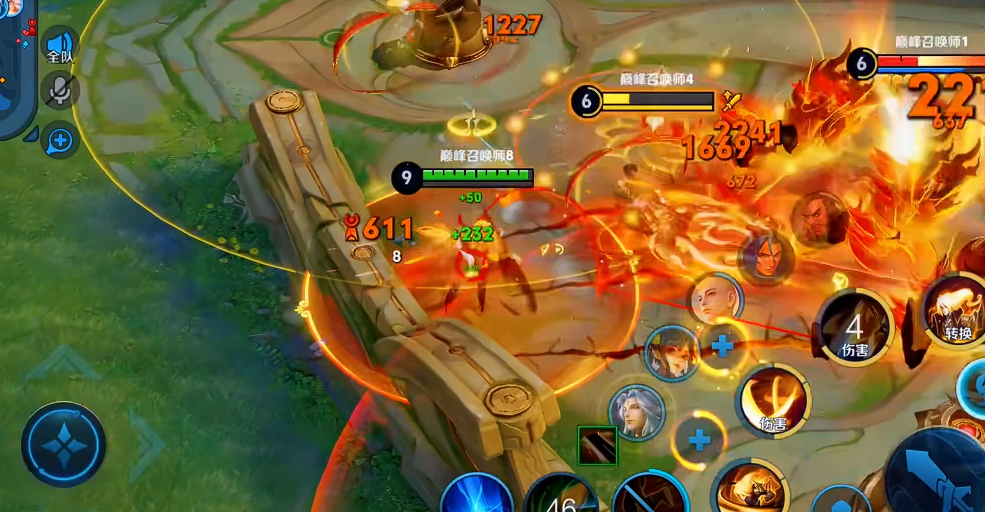Open the minimap in the corner
Image resolution: width=985 pixels, height=512 pixels.
(x=14, y=60)
